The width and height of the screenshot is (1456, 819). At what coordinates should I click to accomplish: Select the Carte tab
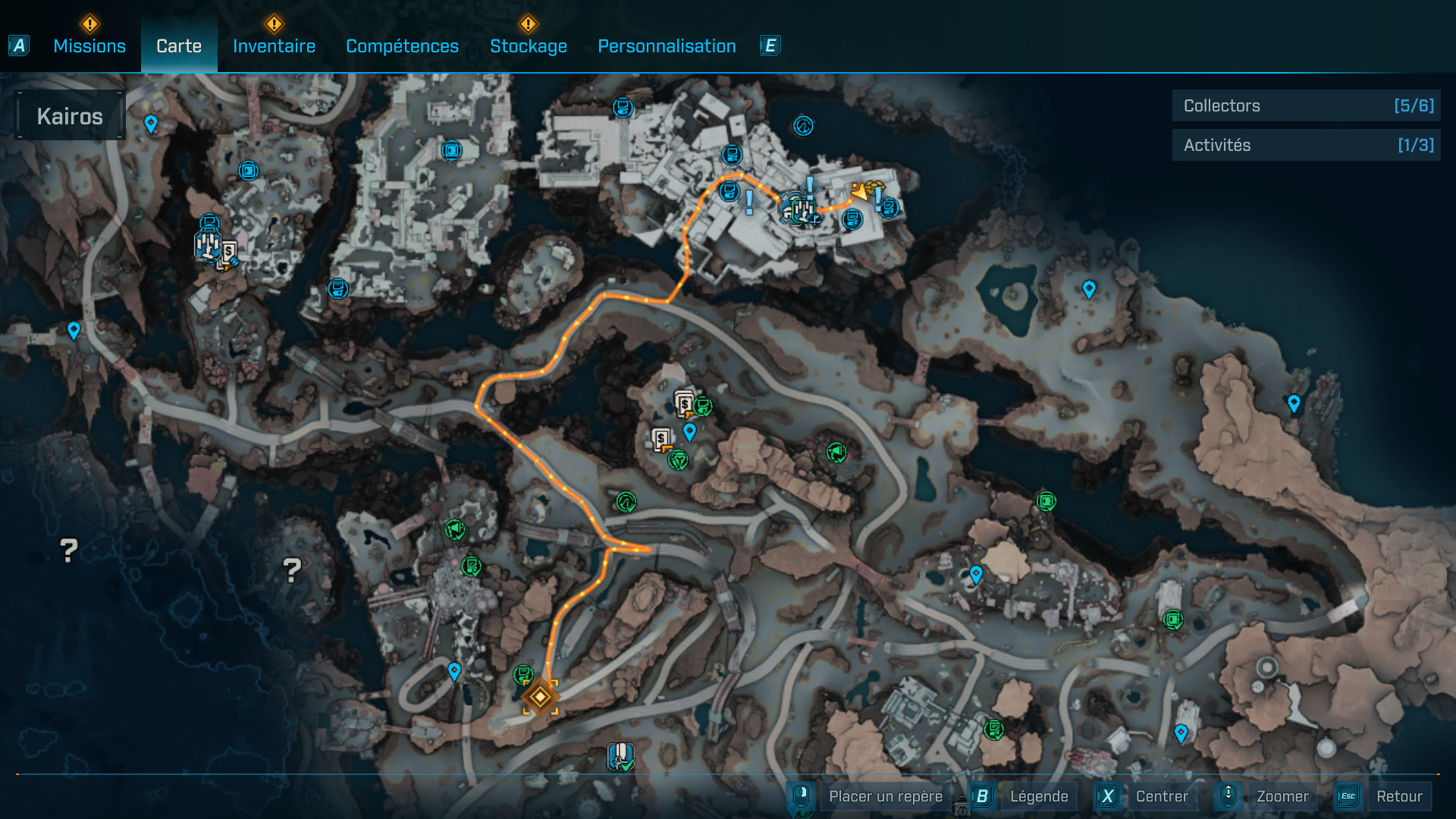(x=179, y=46)
